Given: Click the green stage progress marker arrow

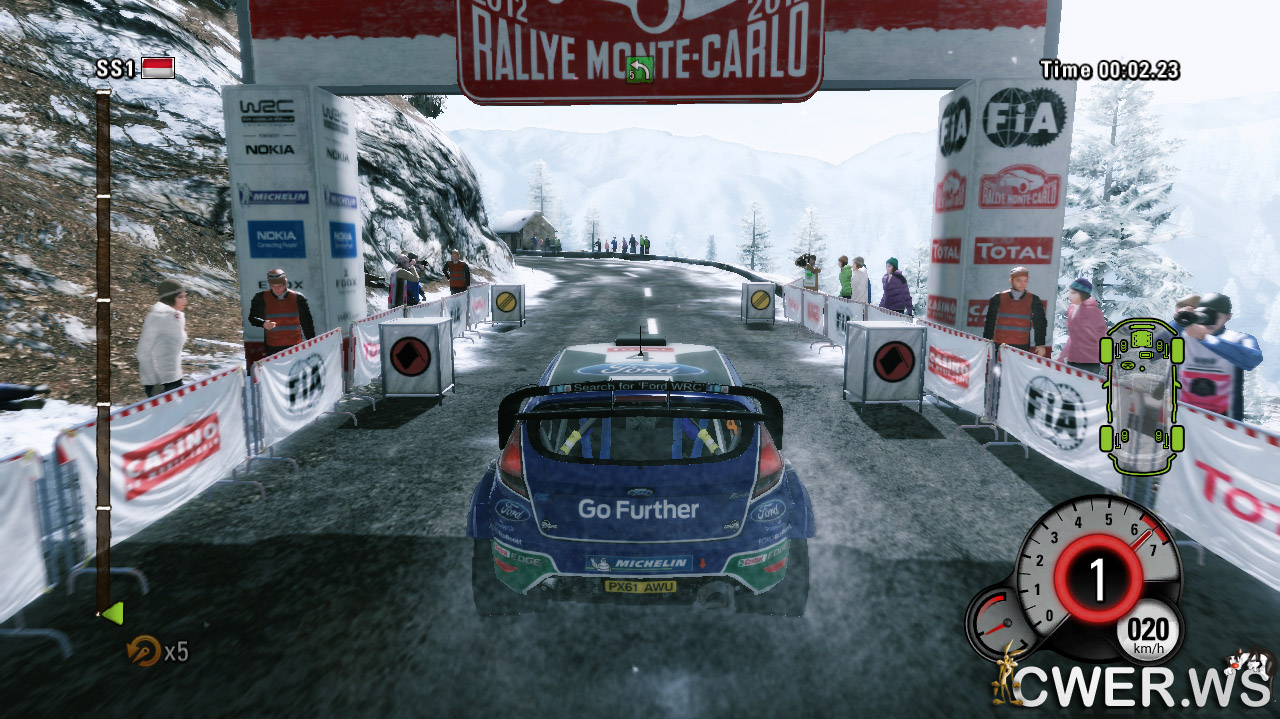Looking at the screenshot, I should tap(112, 612).
